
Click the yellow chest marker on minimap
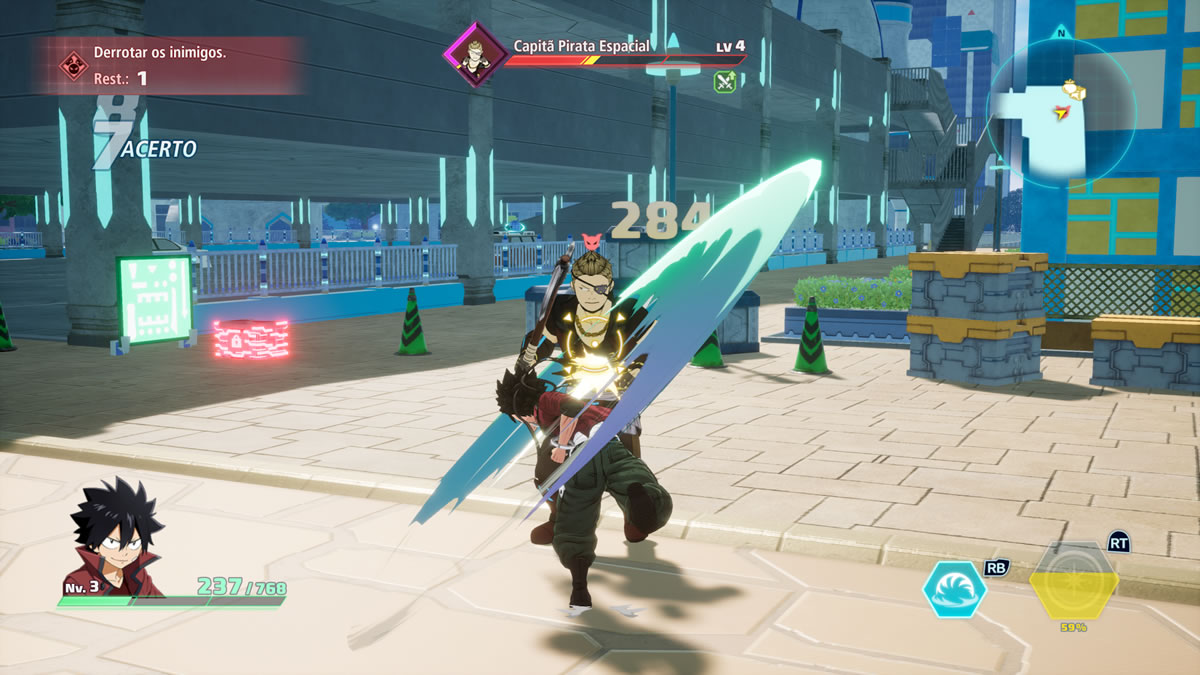1075,91
